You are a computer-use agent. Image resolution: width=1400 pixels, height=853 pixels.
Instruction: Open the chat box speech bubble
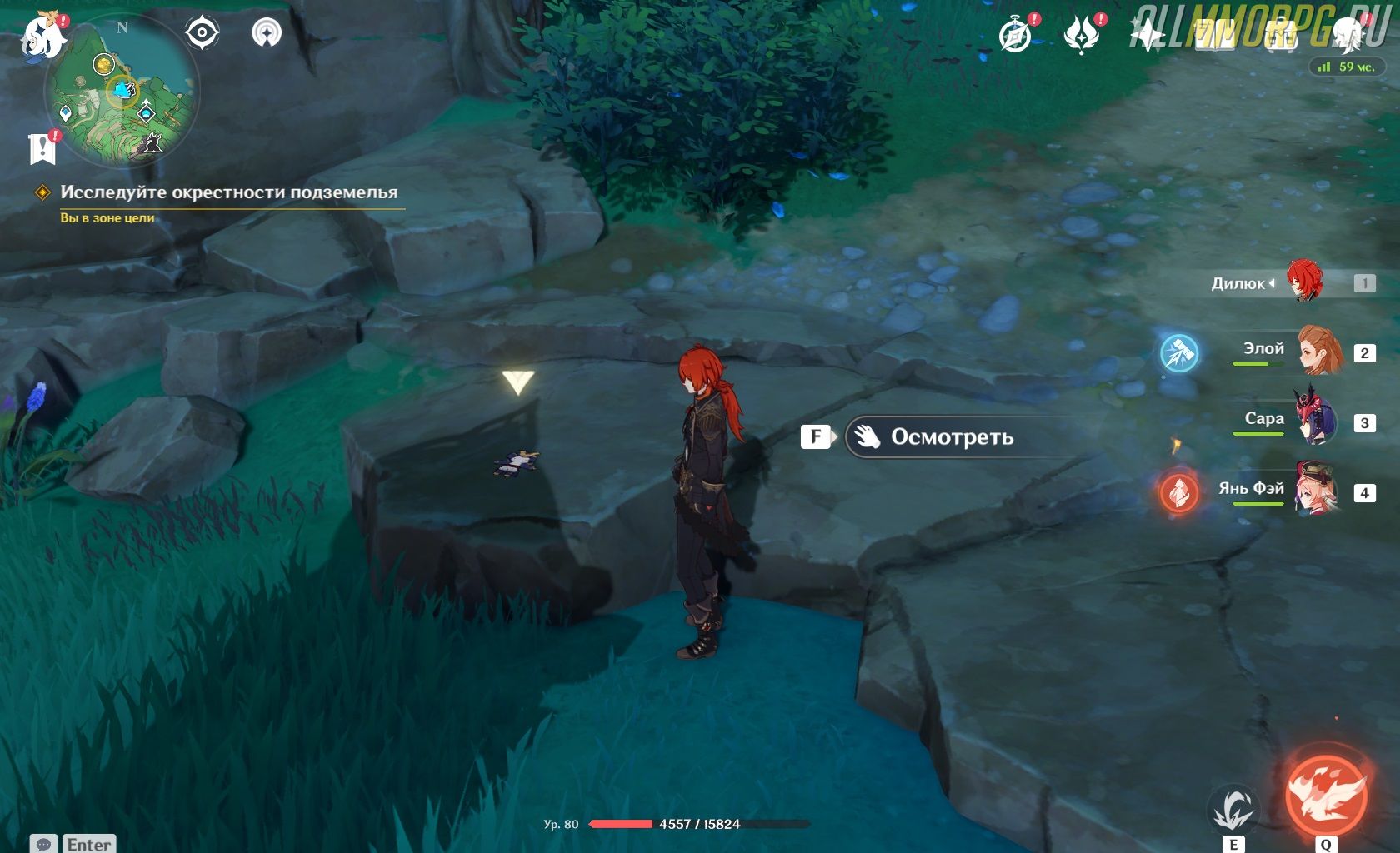(x=45, y=844)
